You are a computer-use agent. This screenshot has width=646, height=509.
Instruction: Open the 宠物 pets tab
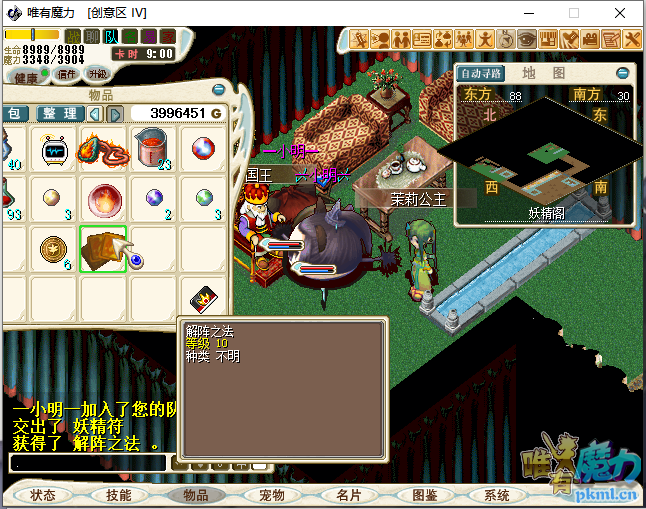point(272,495)
